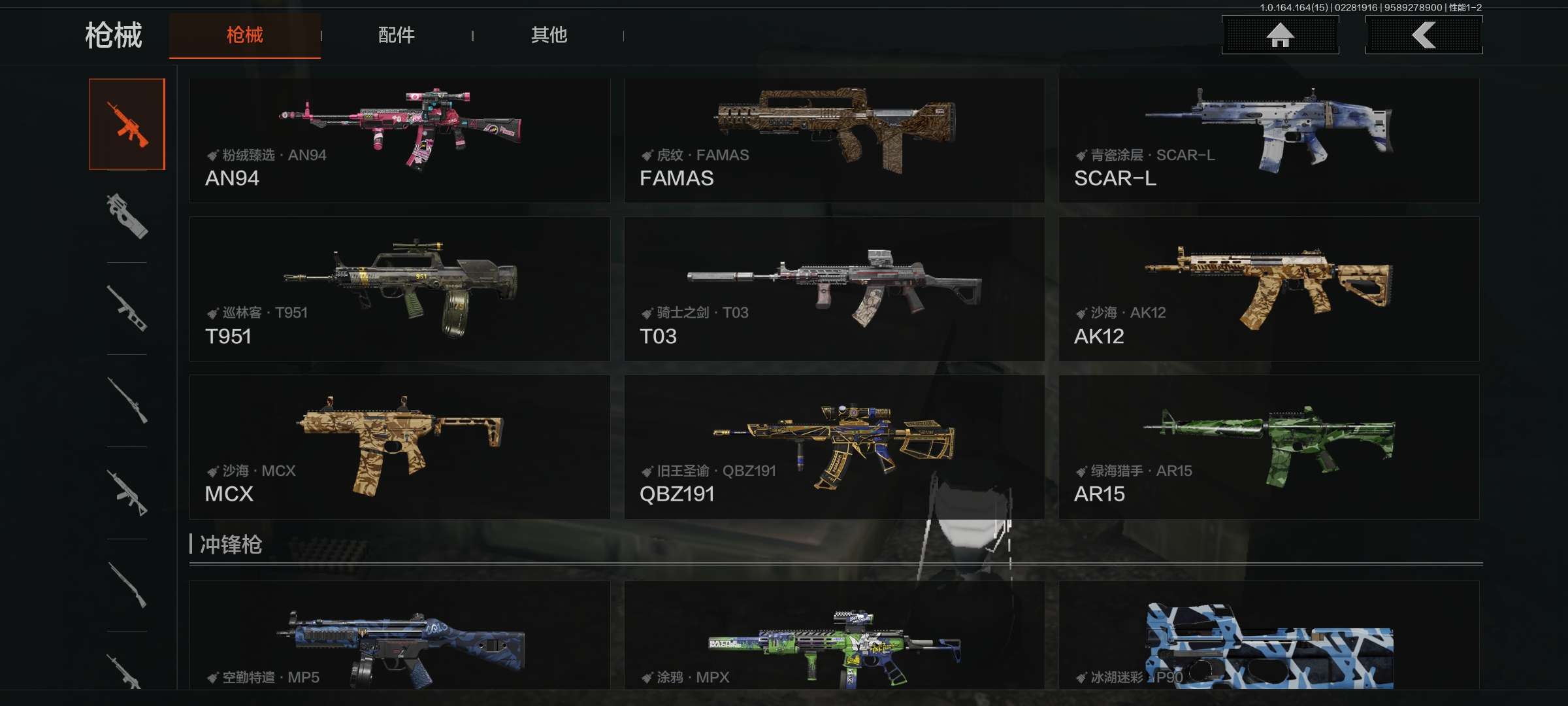Select the FAMAS tiger-stripe rifle
Image resolution: width=1568 pixels, height=706 pixels.
[x=834, y=141]
